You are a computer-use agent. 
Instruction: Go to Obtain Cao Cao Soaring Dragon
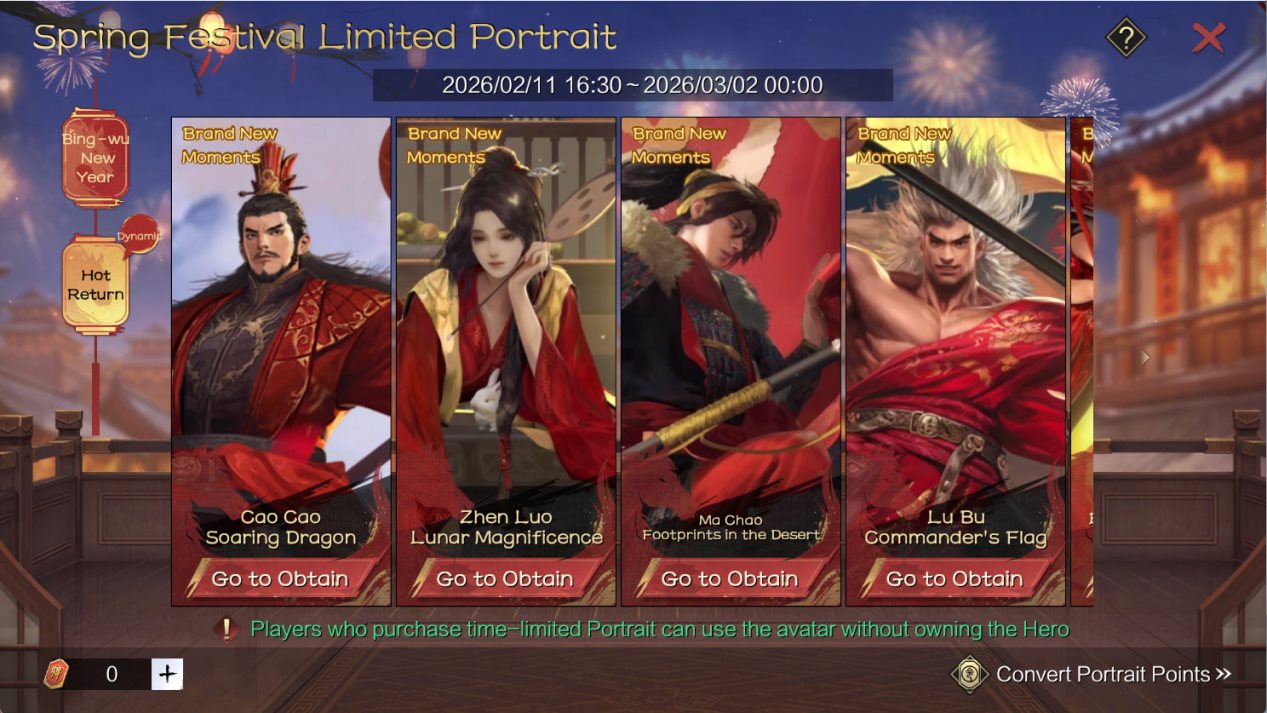click(x=280, y=579)
